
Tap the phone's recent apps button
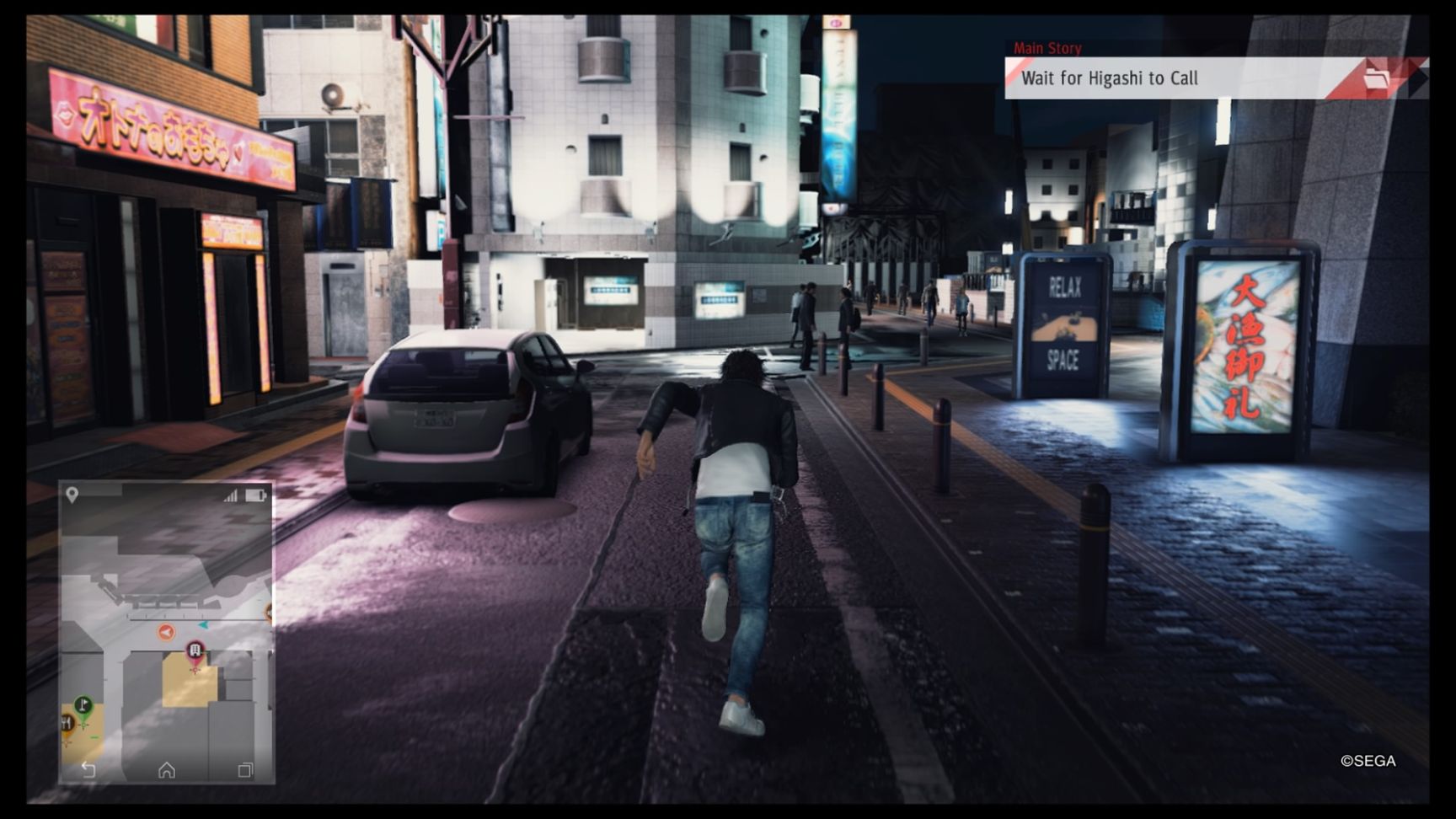tap(245, 769)
